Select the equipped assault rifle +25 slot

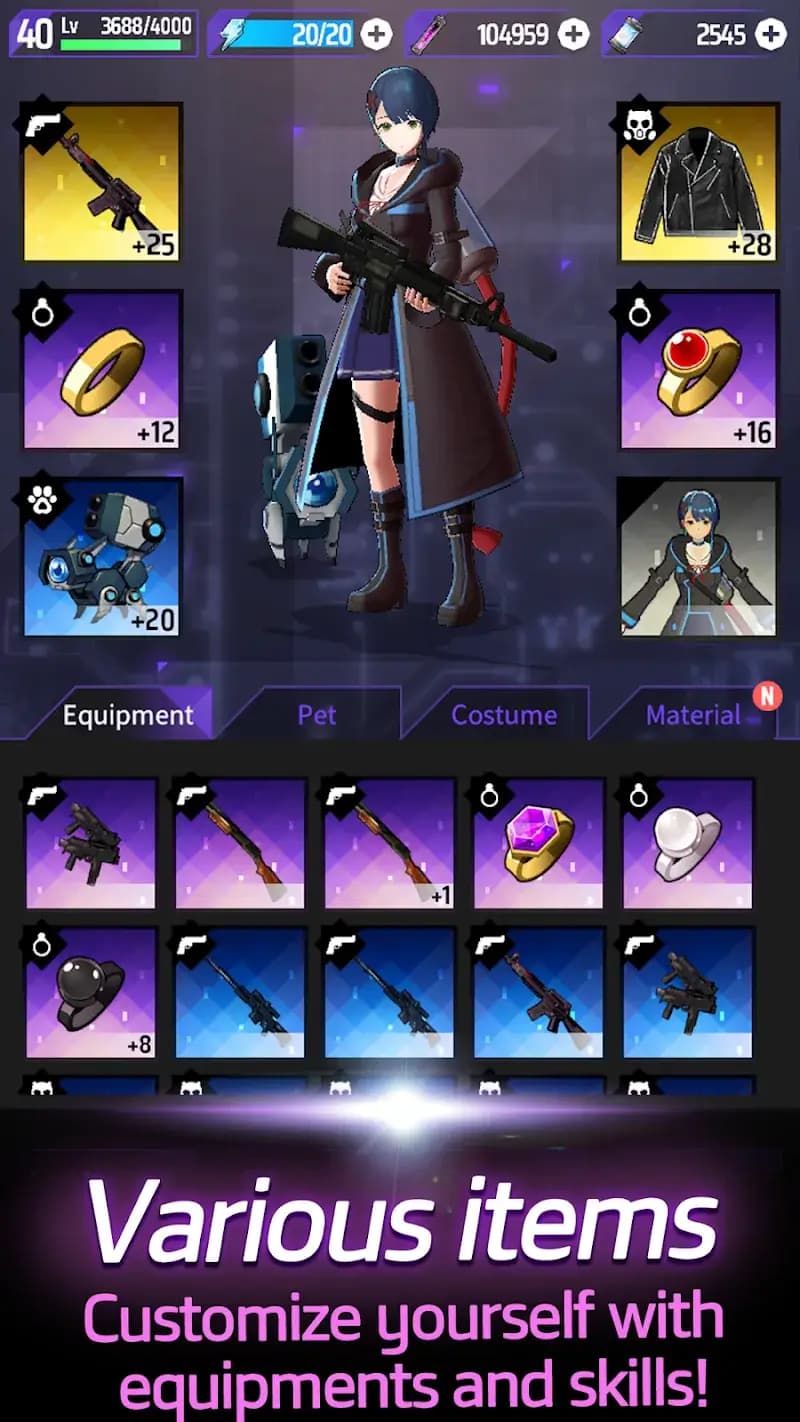point(102,184)
